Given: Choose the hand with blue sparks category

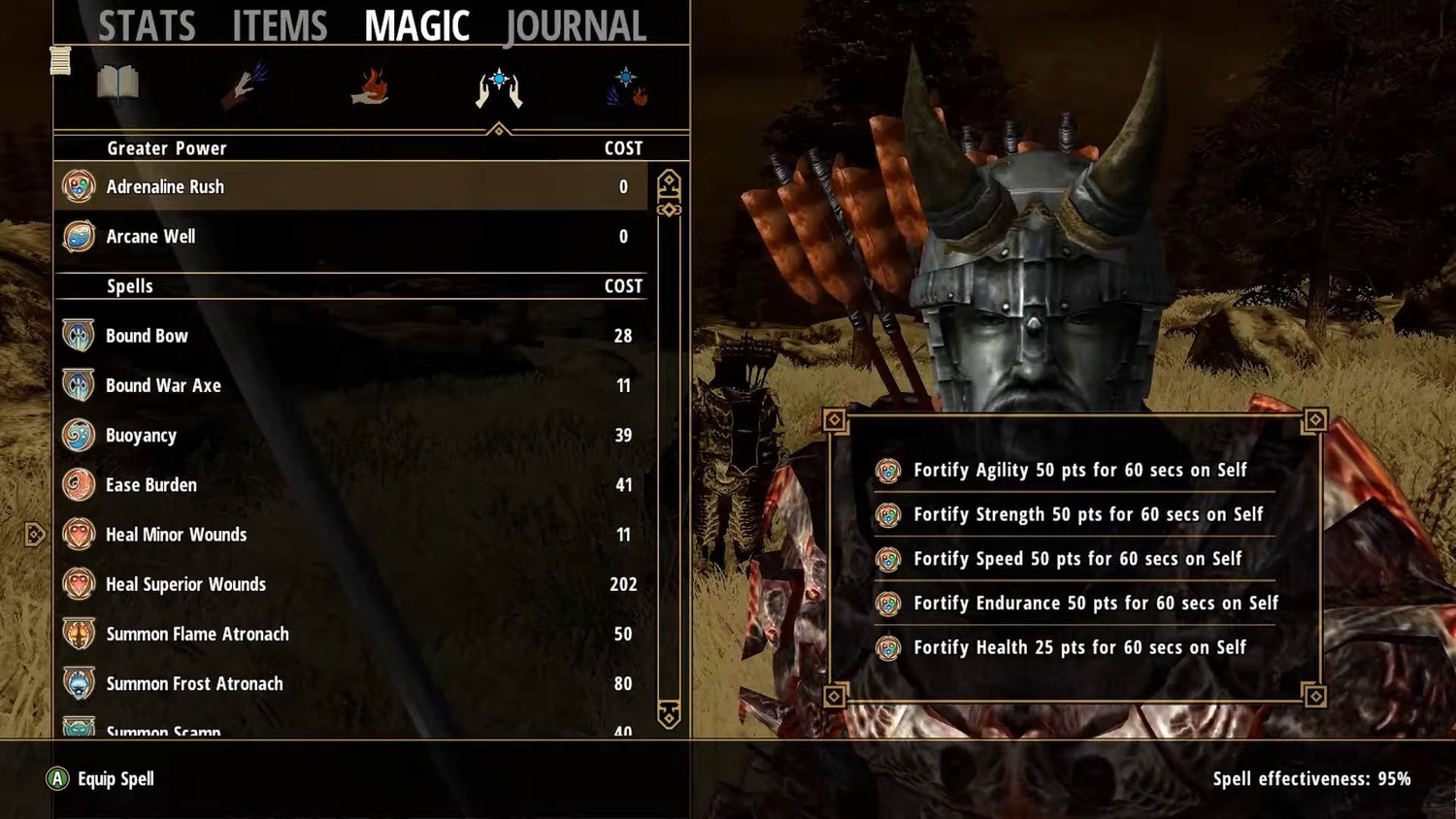Looking at the screenshot, I should click(x=244, y=85).
